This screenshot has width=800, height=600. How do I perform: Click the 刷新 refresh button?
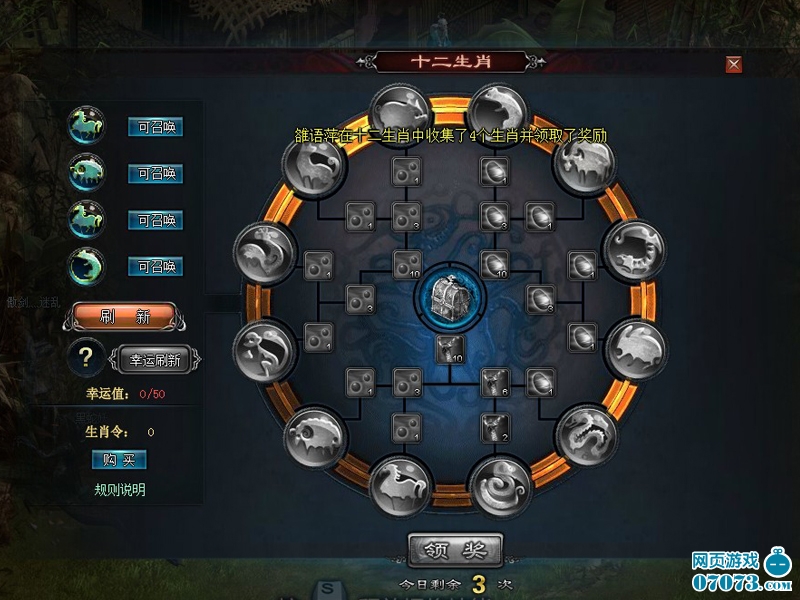click(124, 317)
